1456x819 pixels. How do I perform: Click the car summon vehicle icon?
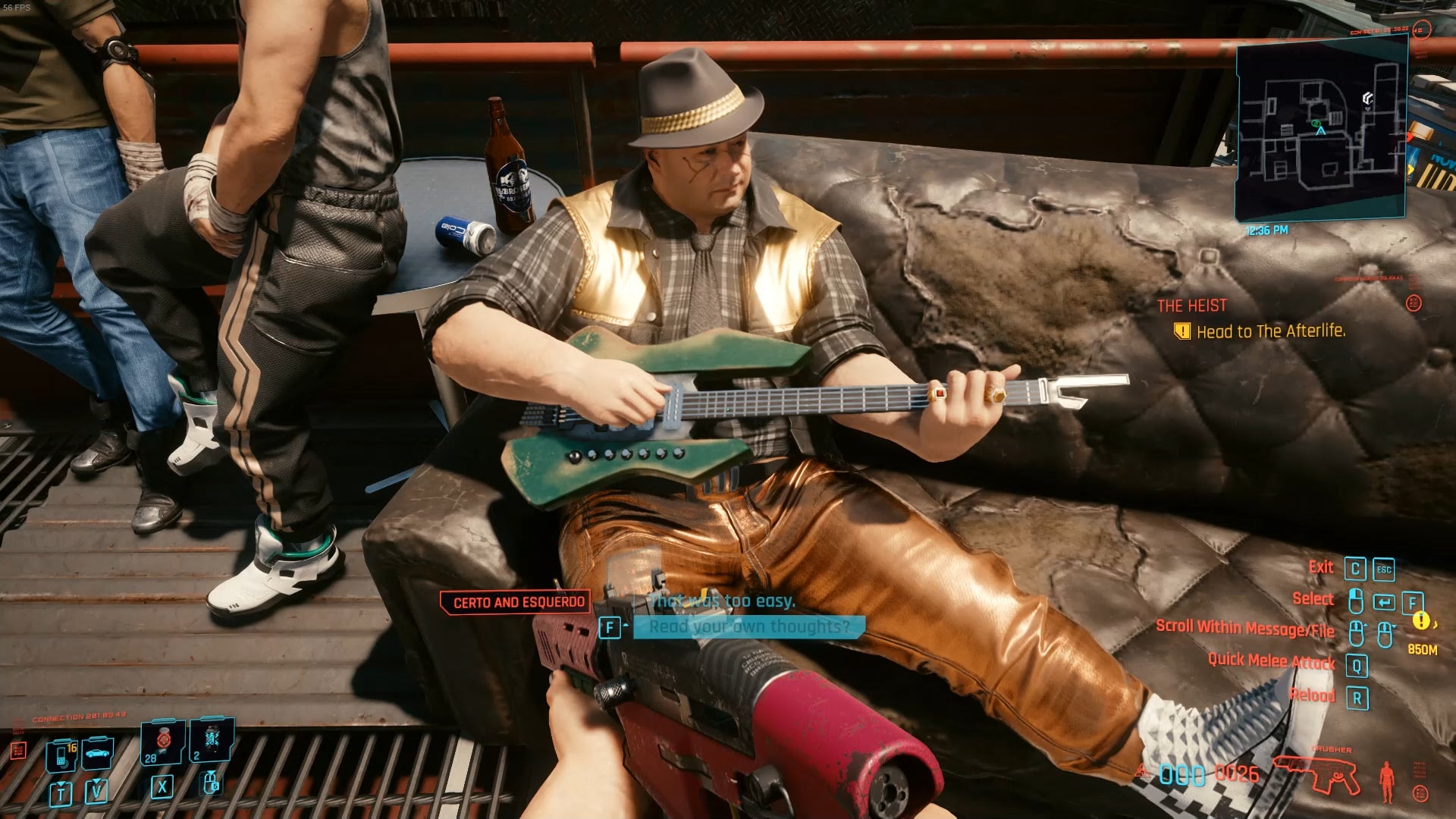coord(98,753)
